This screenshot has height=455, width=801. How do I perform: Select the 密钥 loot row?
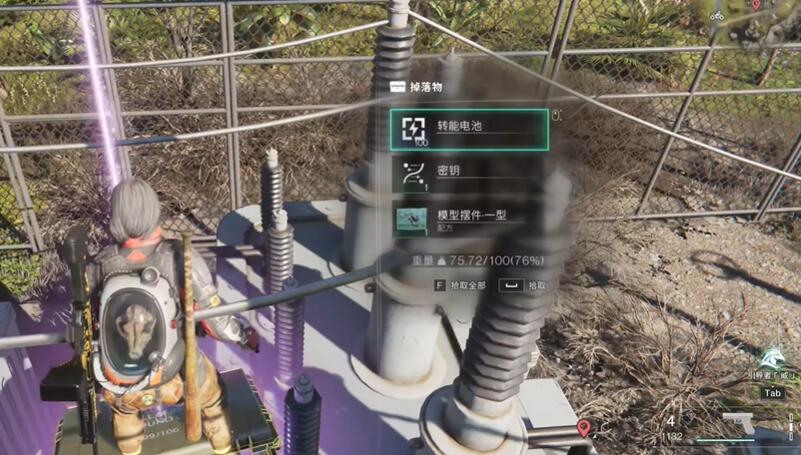(468, 173)
